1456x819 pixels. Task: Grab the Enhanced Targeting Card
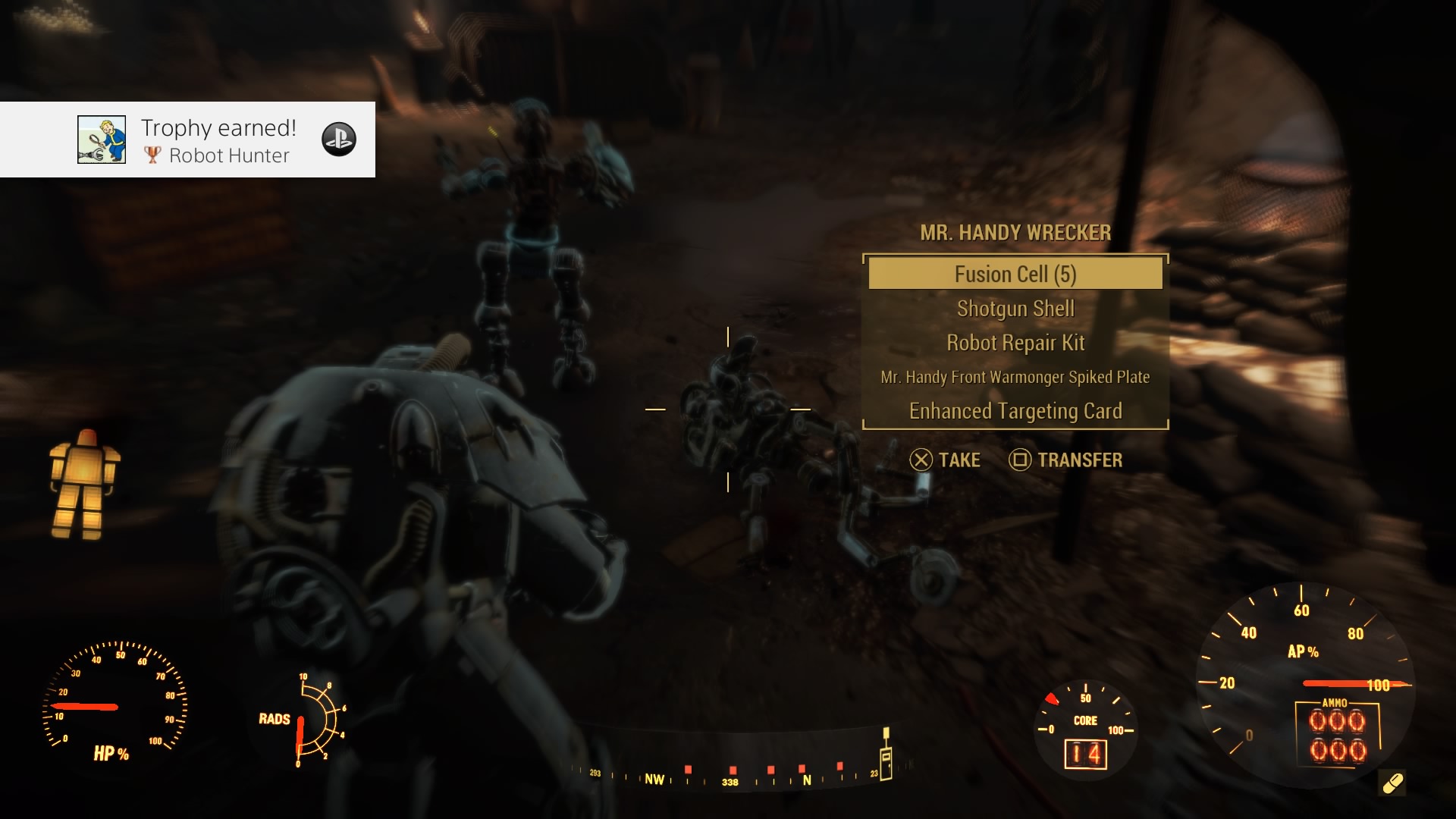pyautogui.click(x=1015, y=411)
